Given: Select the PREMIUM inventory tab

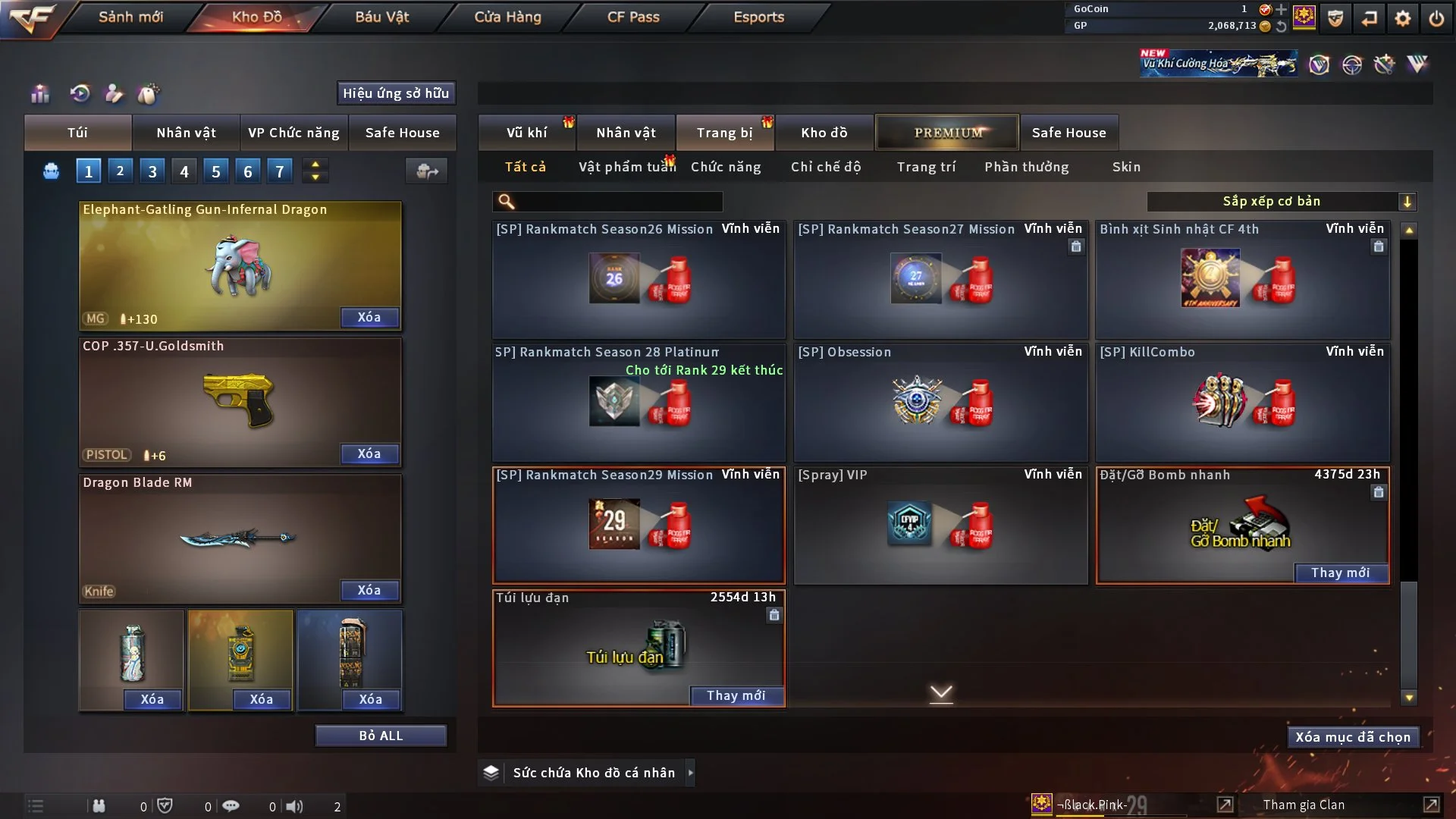Looking at the screenshot, I should pos(947,133).
